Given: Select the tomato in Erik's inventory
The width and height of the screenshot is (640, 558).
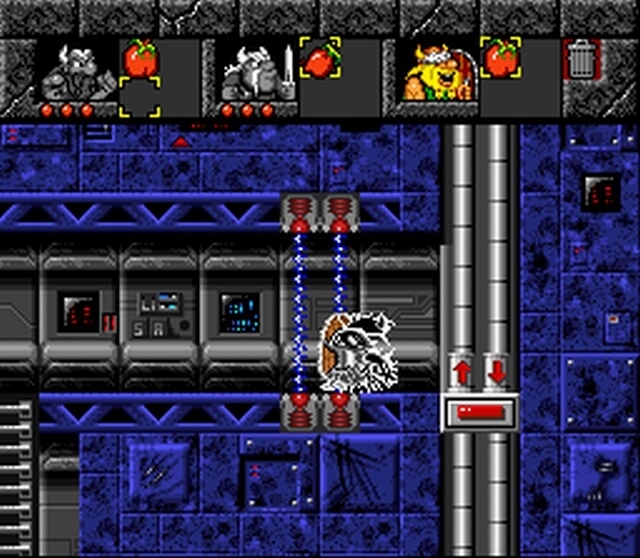Looking at the screenshot, I should click(140, 58).
